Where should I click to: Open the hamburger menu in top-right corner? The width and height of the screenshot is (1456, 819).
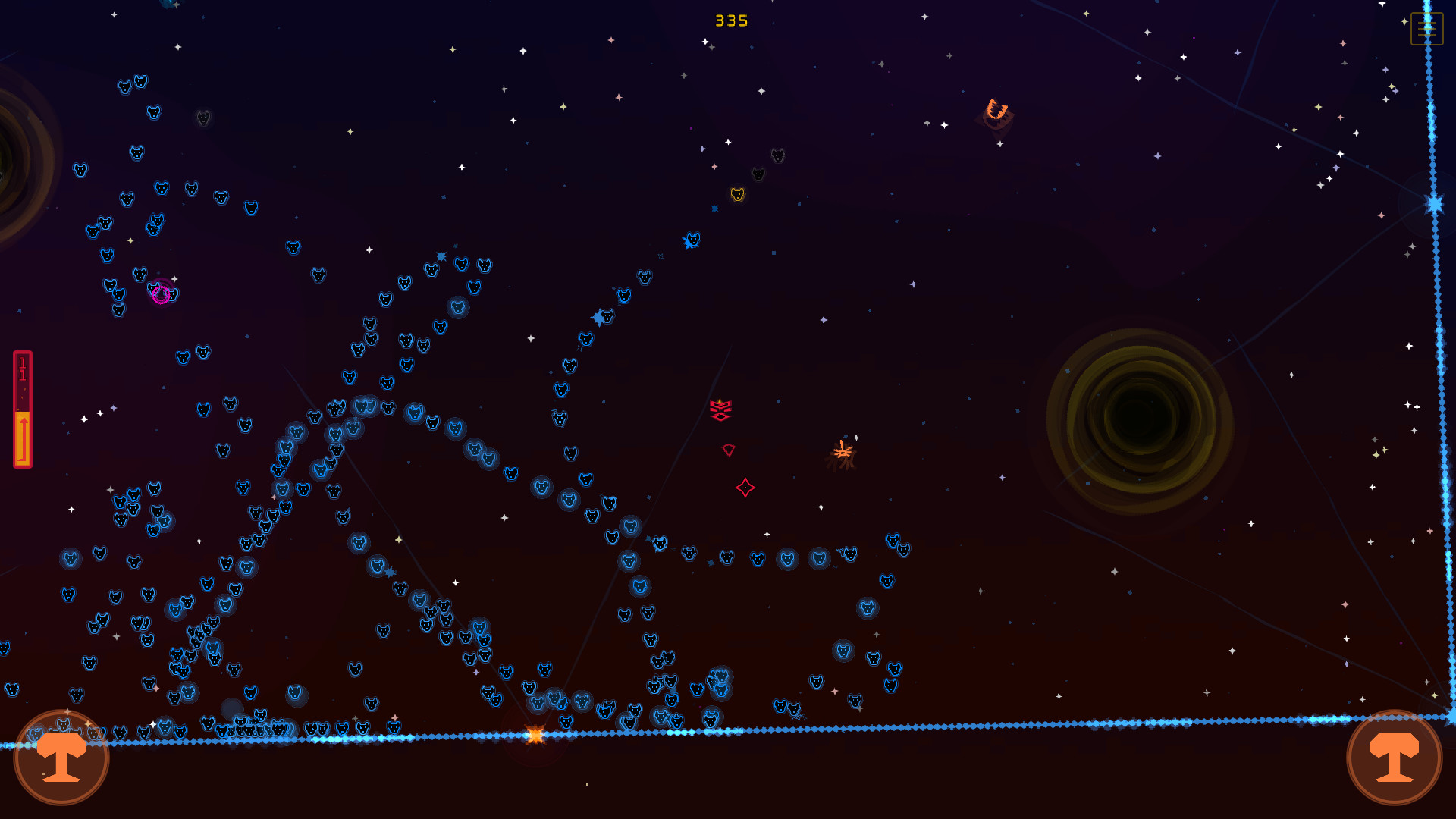pyautogui.click(x=1426, y=29)
